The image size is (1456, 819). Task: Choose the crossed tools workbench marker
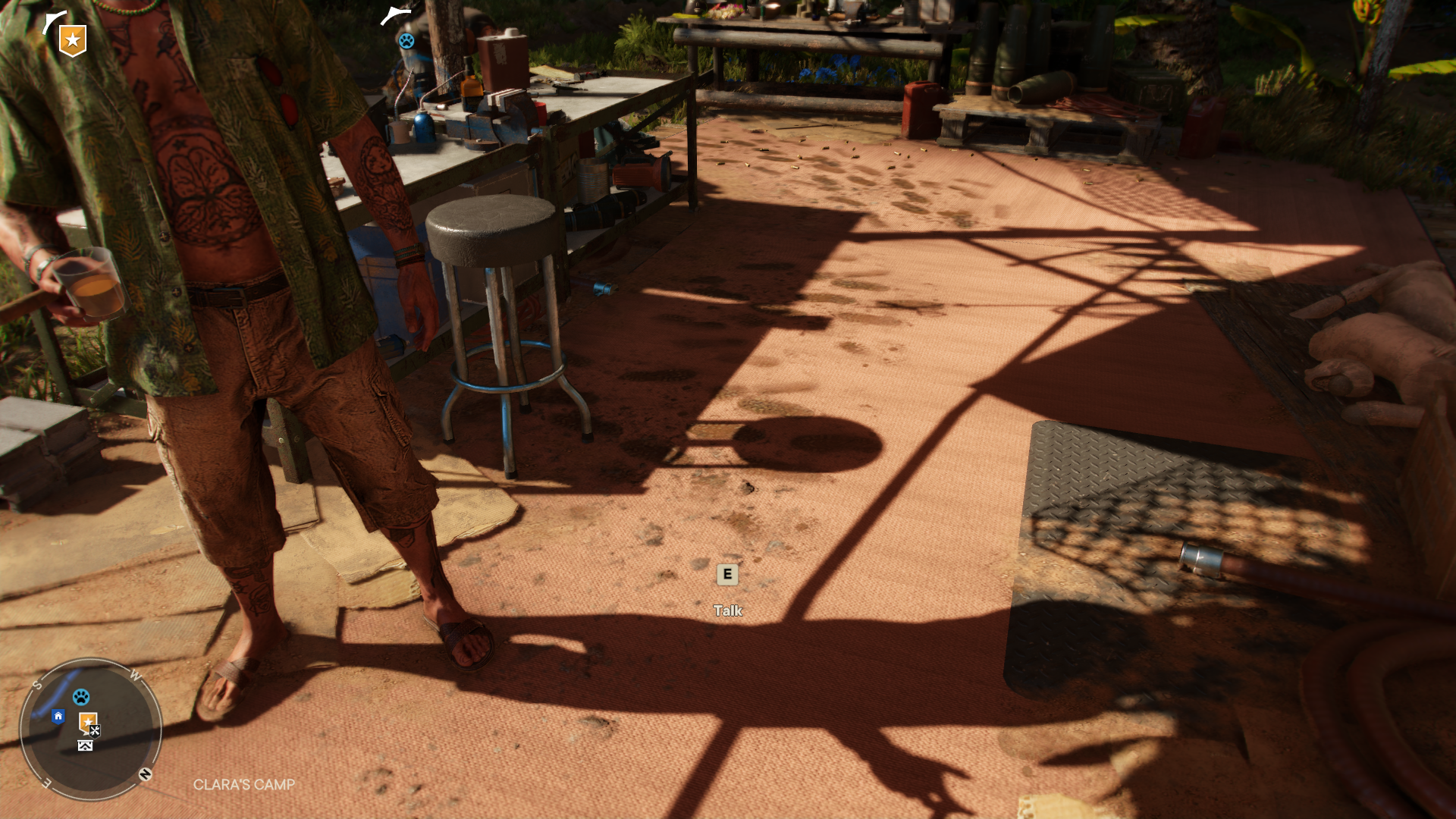[96, 731]
